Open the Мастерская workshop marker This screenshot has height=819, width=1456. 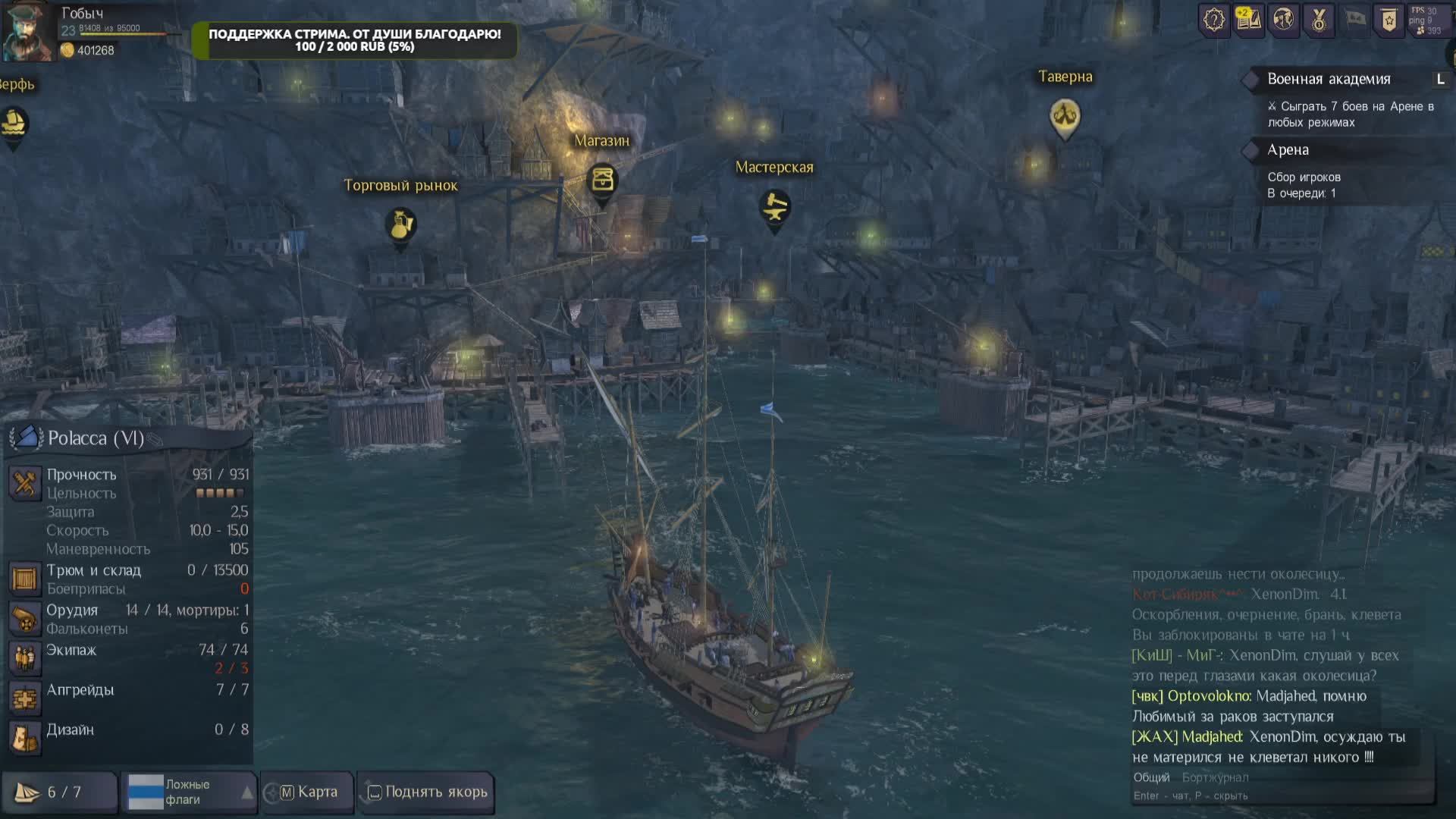(774, 207)
